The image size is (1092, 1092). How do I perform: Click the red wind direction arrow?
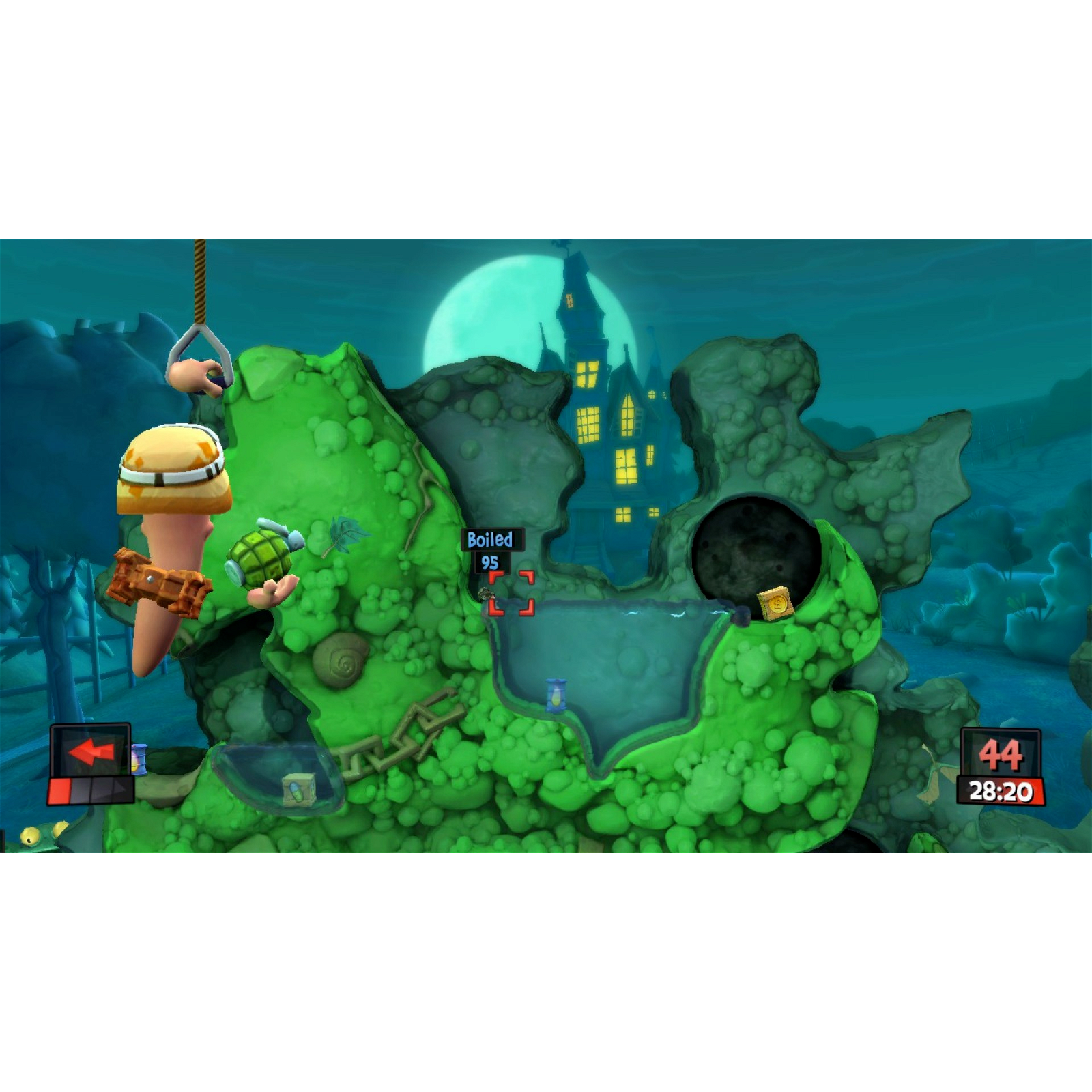(x=89, y=753)
